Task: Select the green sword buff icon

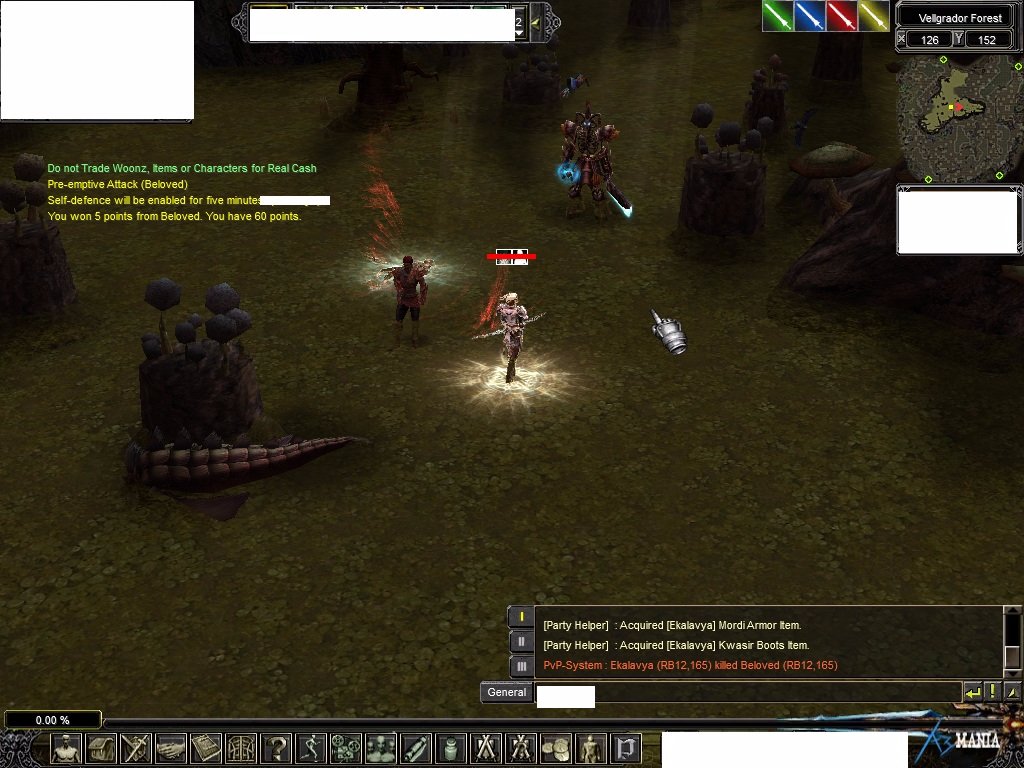Action: (778, 16)
